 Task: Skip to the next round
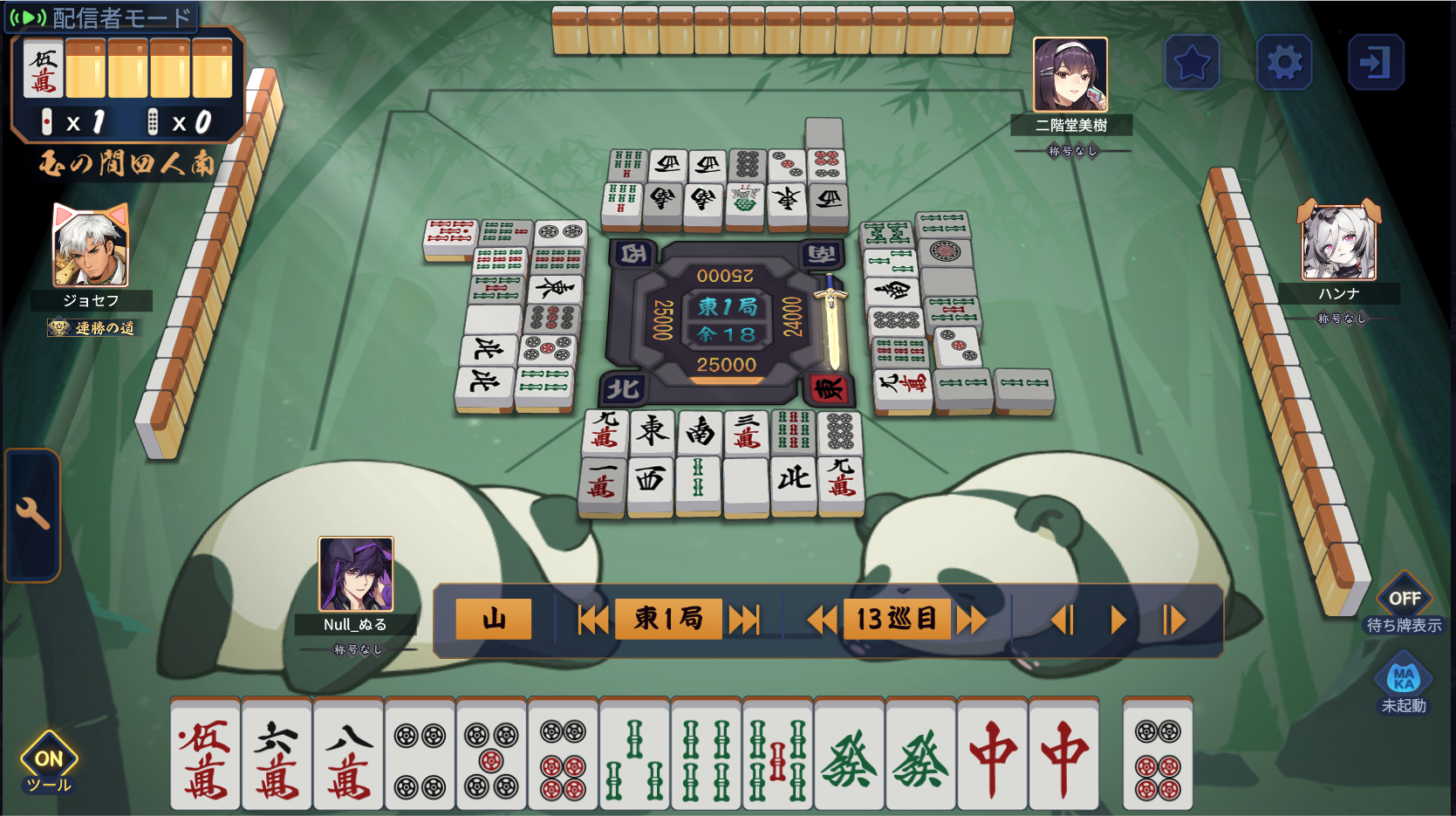tap(744, 620)
